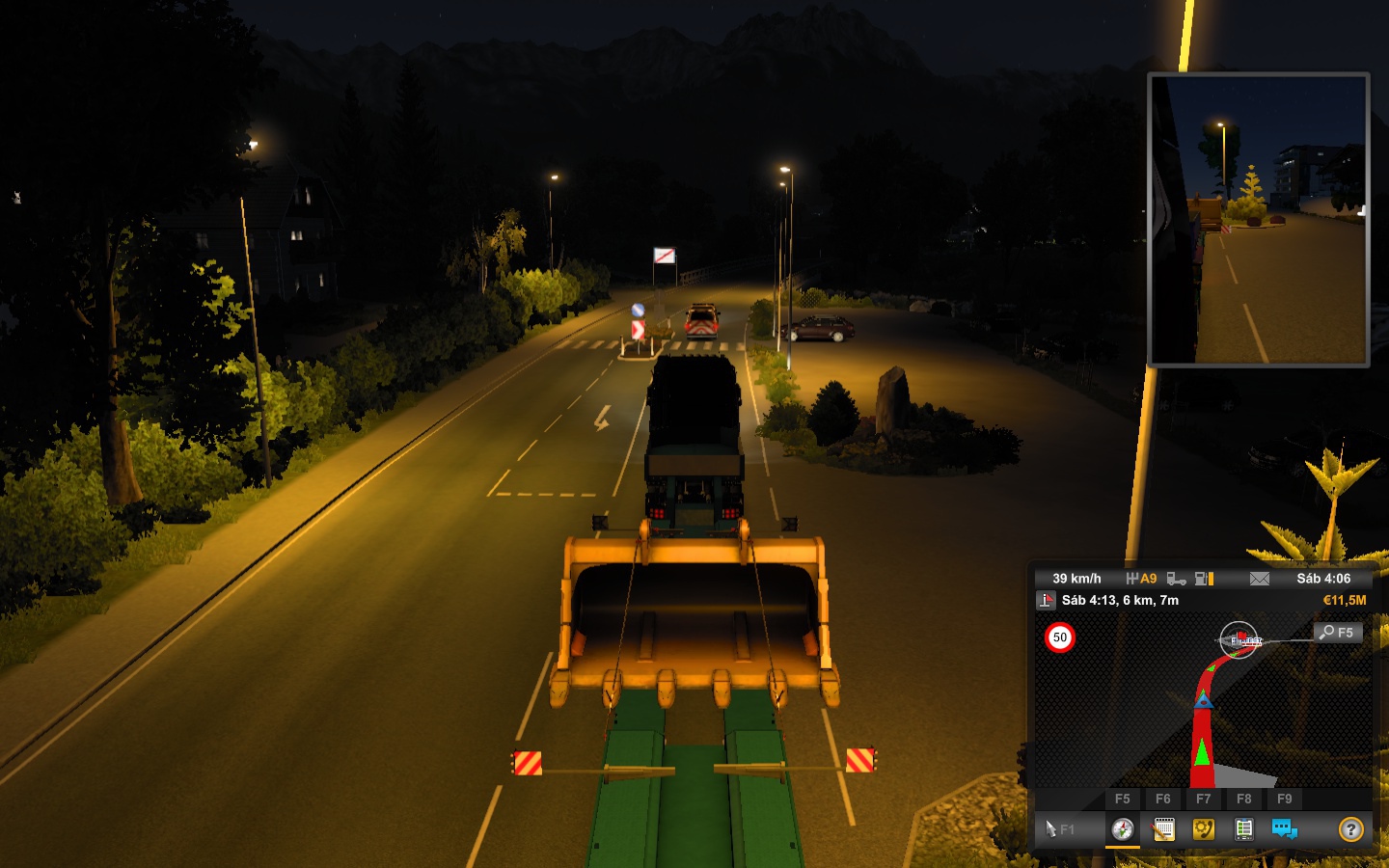The width and height of the screenshot is (1389, 868).
Task: Open the blue chat messages tab
Action: 1284,829
